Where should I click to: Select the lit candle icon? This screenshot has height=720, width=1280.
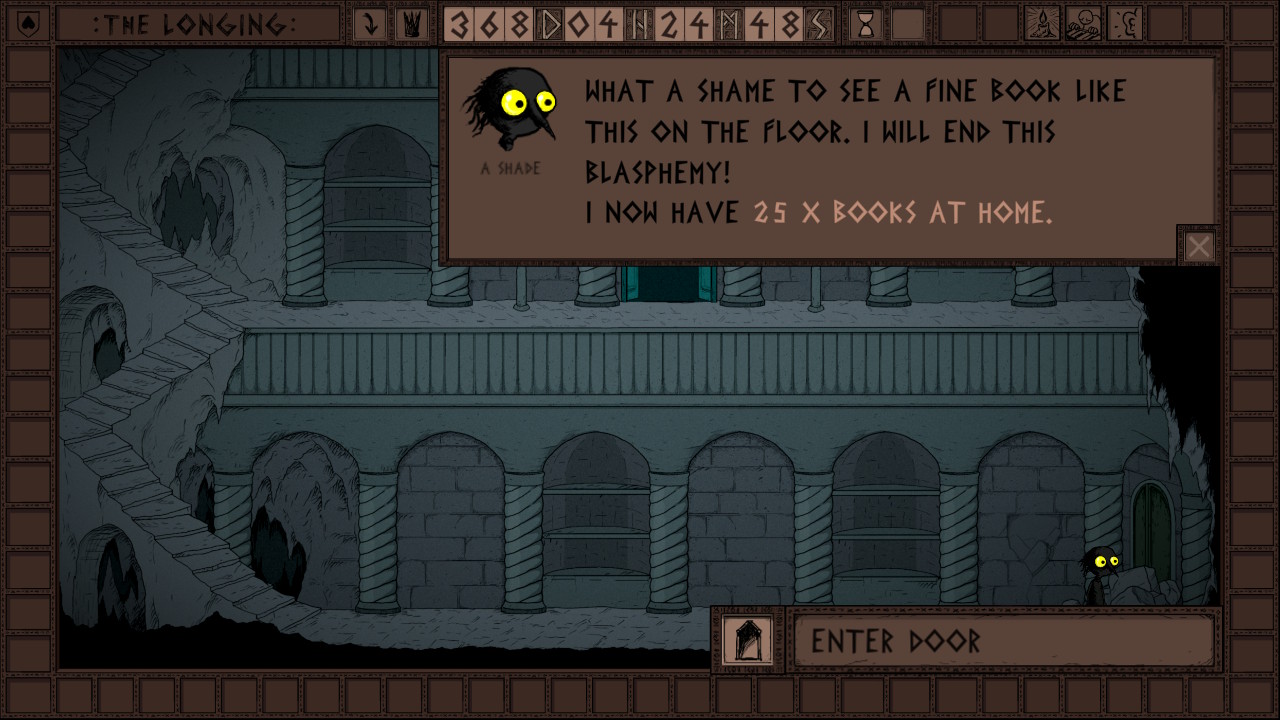1041,24
